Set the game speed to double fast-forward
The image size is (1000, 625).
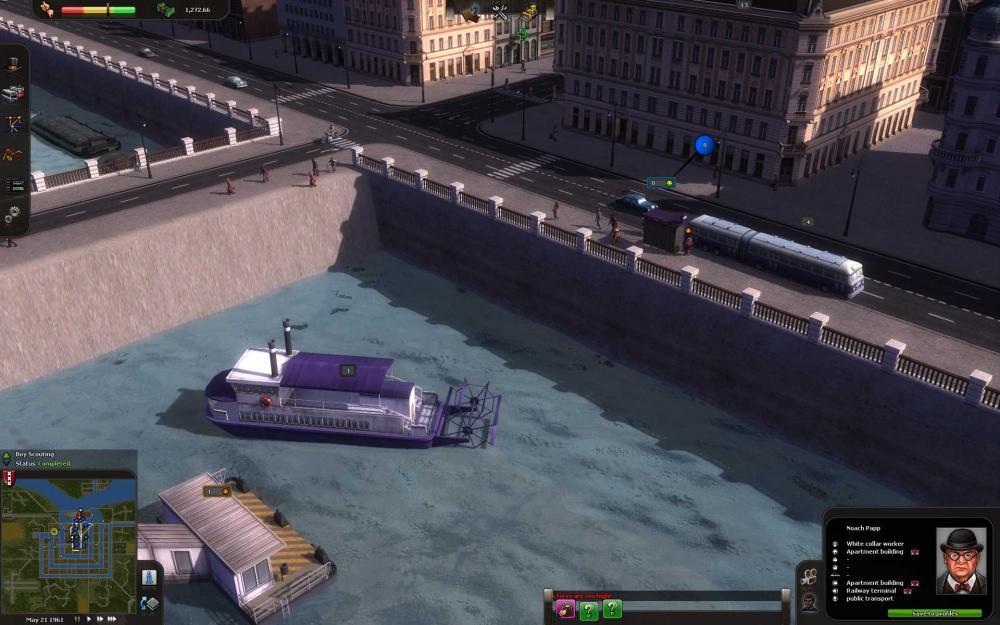tap(99, 619)
